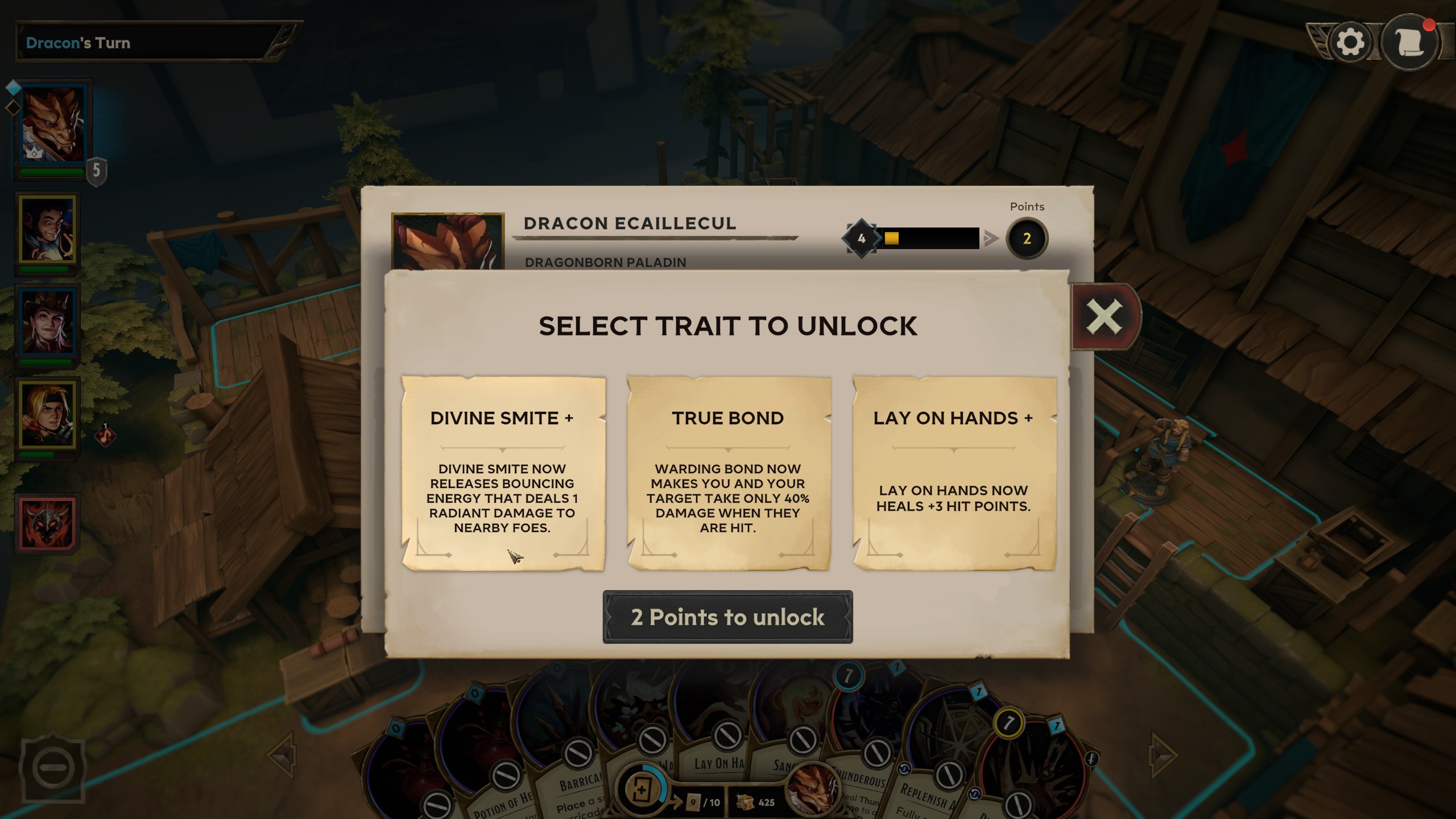Pick the Lay On Hands + trait
This screenshot has height=819, width=1456.
[954, 473]
